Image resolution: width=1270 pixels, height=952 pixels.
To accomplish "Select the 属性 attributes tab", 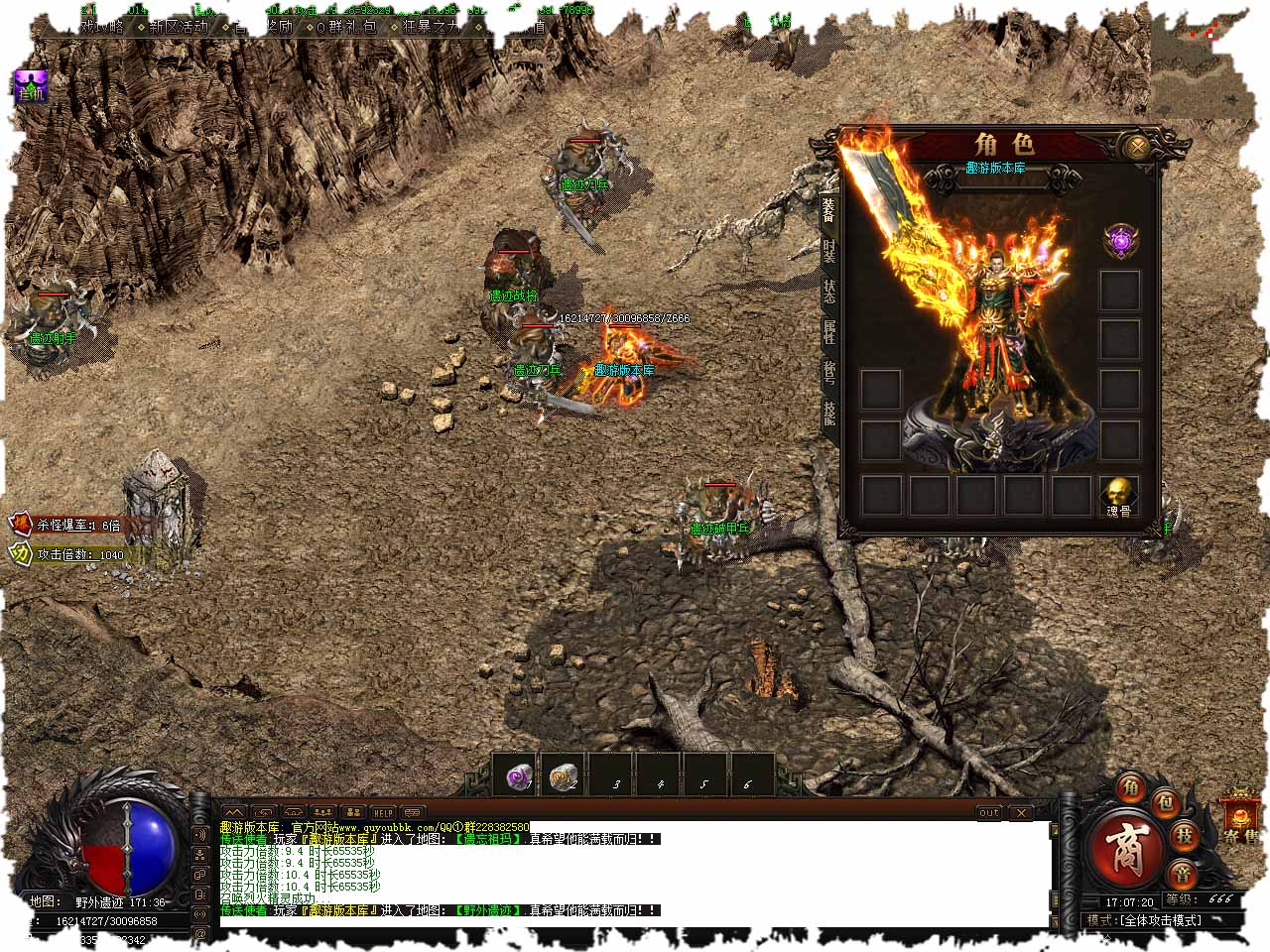I will pos(828,330).
